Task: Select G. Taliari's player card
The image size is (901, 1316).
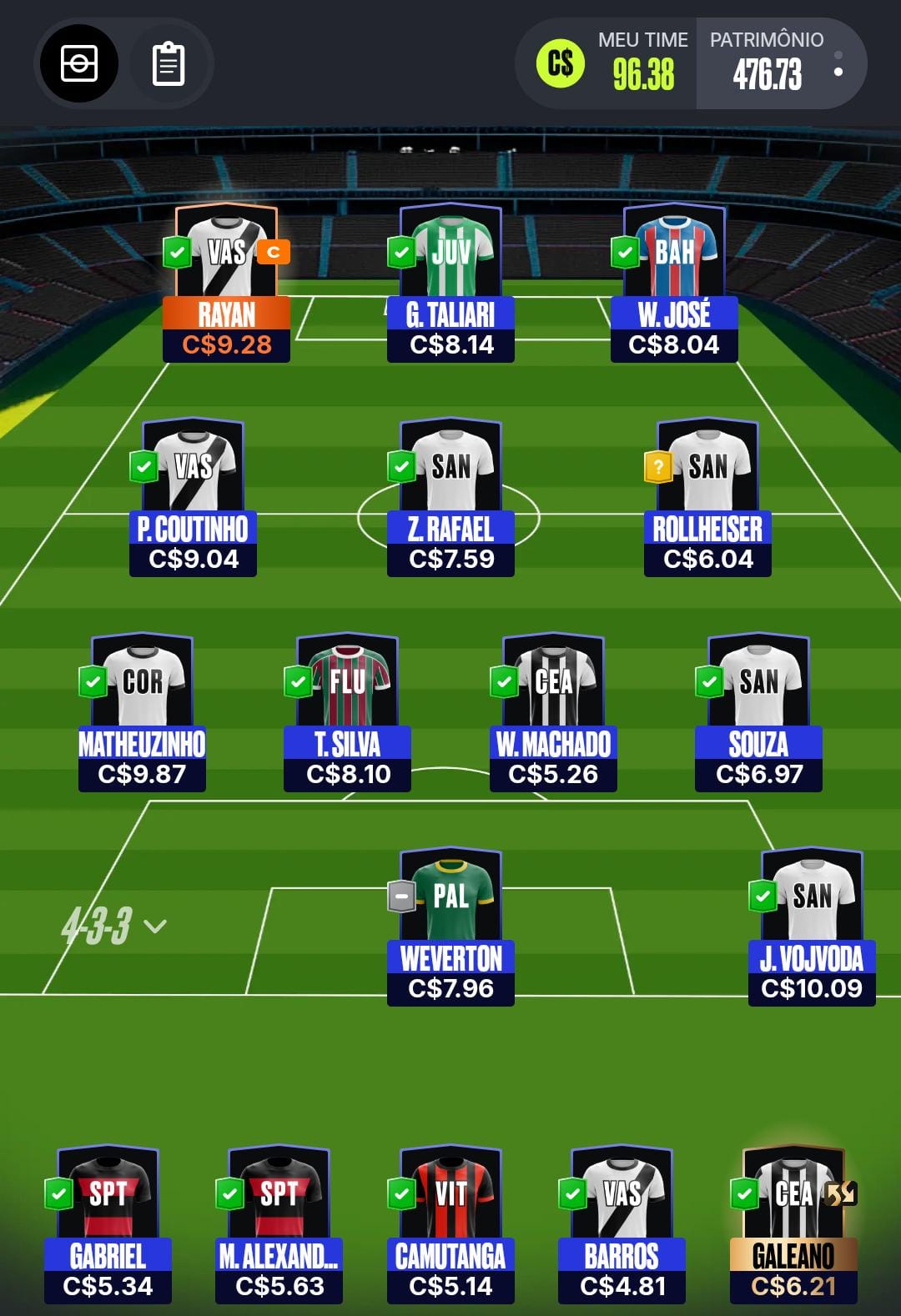Action: click(x=450, y=284)
